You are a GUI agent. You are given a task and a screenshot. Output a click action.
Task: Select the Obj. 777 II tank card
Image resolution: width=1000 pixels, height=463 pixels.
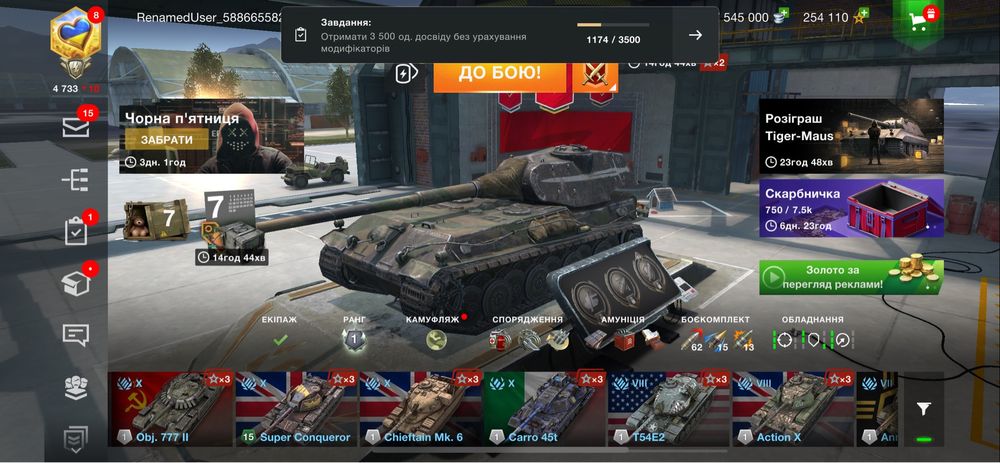(x=170, y=408)
